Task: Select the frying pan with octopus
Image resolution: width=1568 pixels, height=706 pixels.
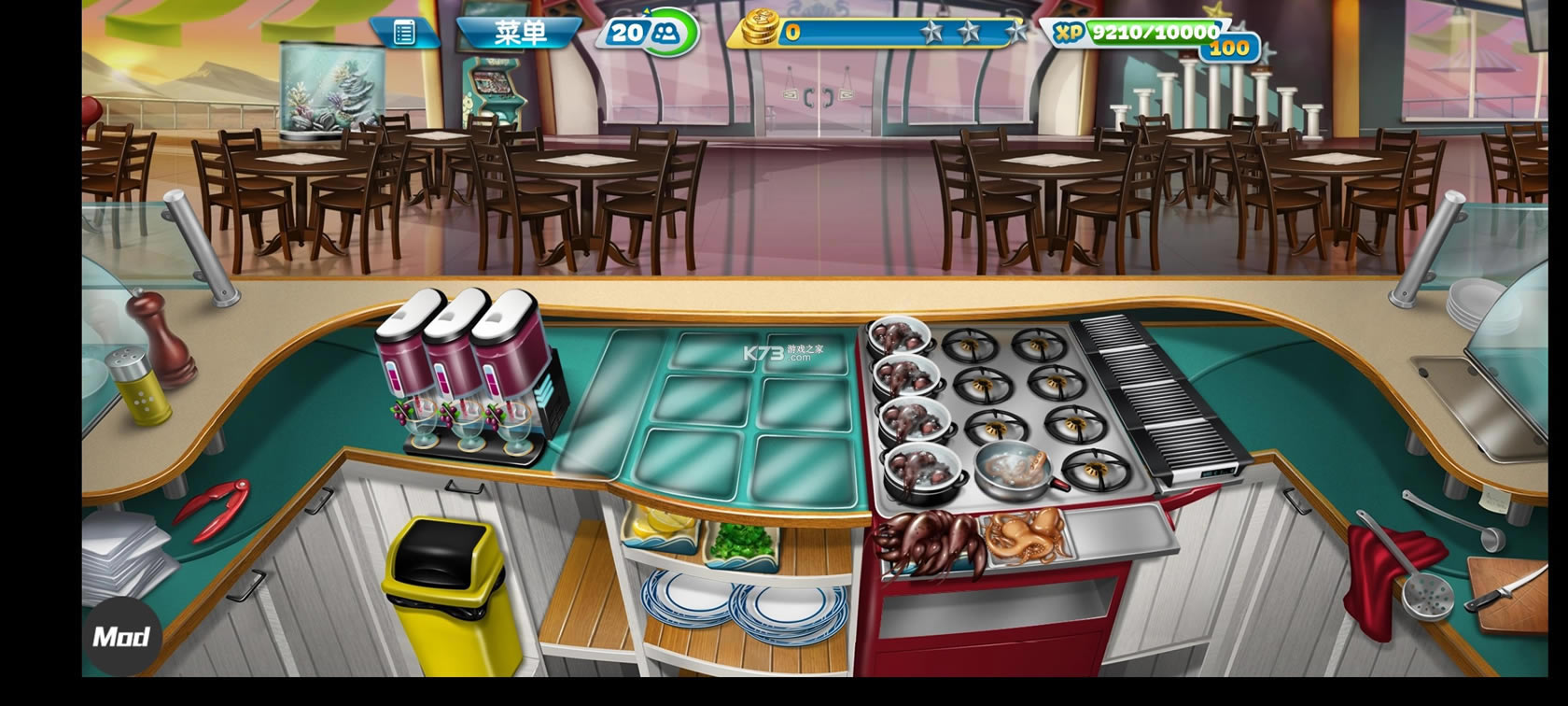Action: click(1015, 466)
